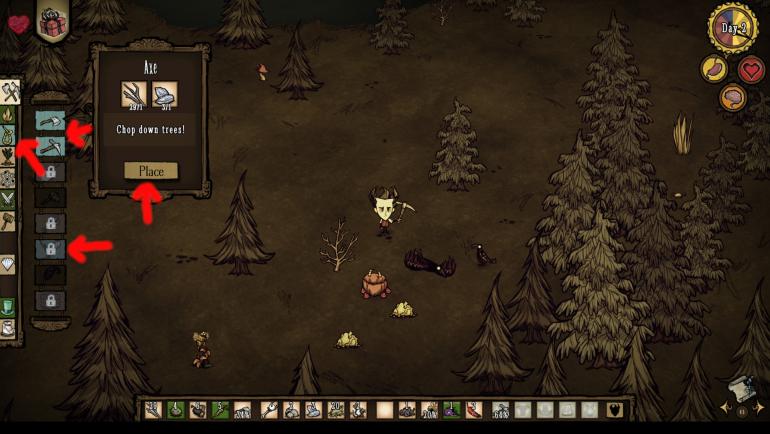Choose the Pickaxe recipe in the crafting list
Image resolution: width=770 pixels, height=434 pixels.
click(50, 146)
